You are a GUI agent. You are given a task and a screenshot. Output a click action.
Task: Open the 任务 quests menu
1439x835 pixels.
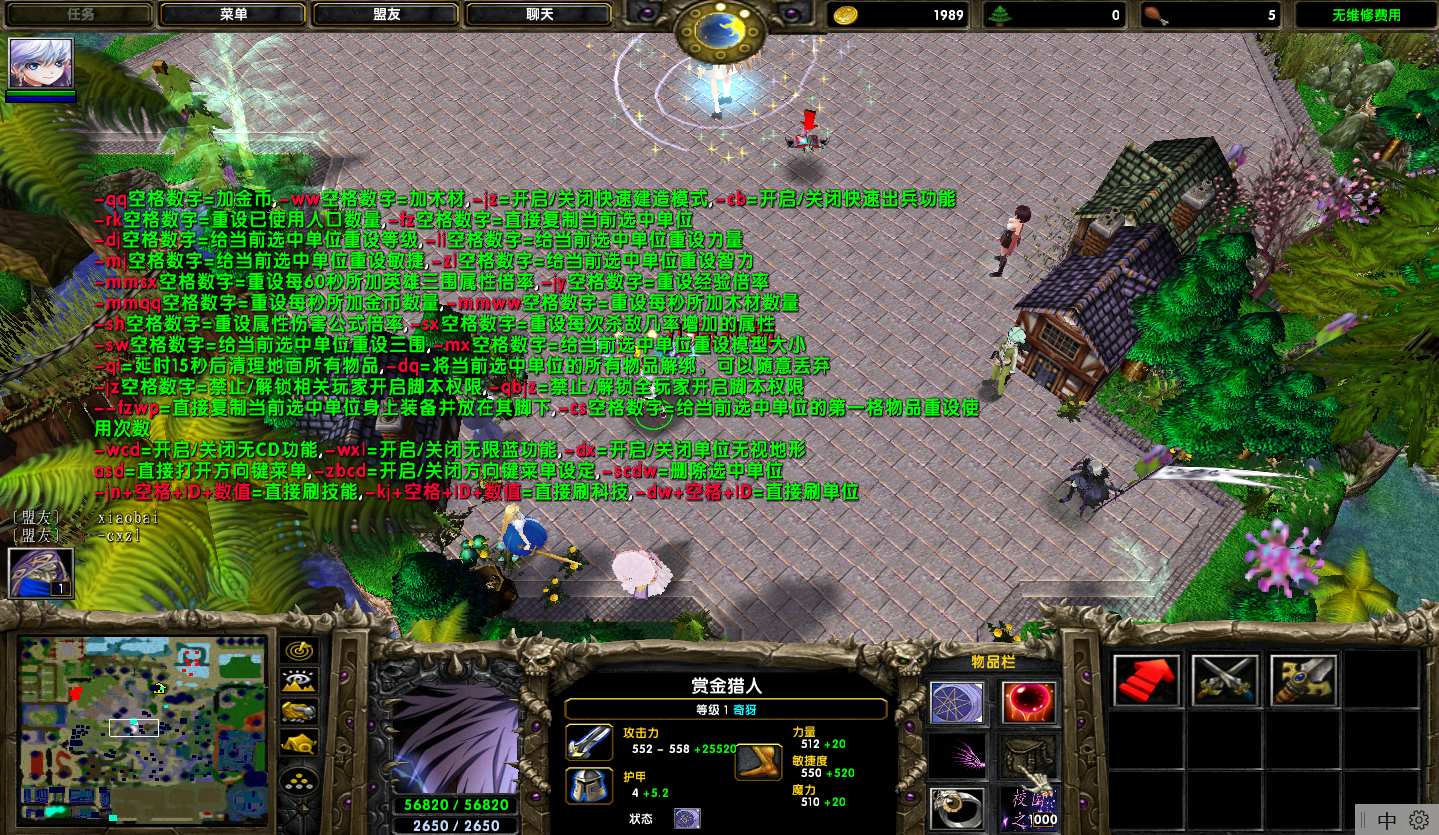click(x=82, y=15)
